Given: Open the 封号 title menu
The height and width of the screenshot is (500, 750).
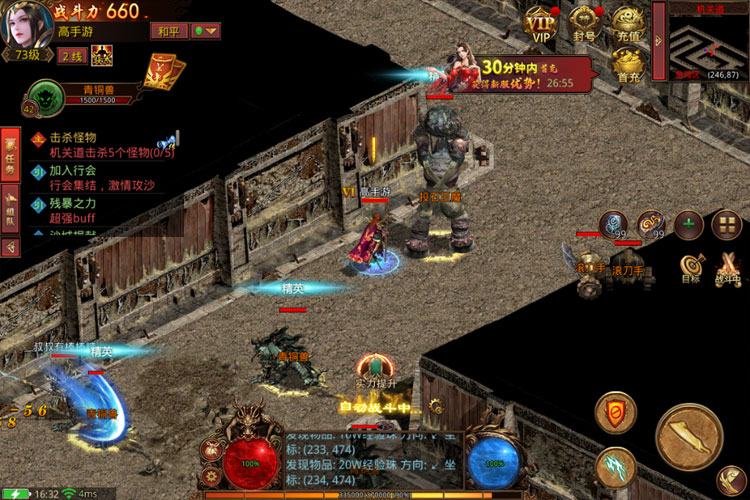Looking at the screenshot, I should (x=586, y=22).
